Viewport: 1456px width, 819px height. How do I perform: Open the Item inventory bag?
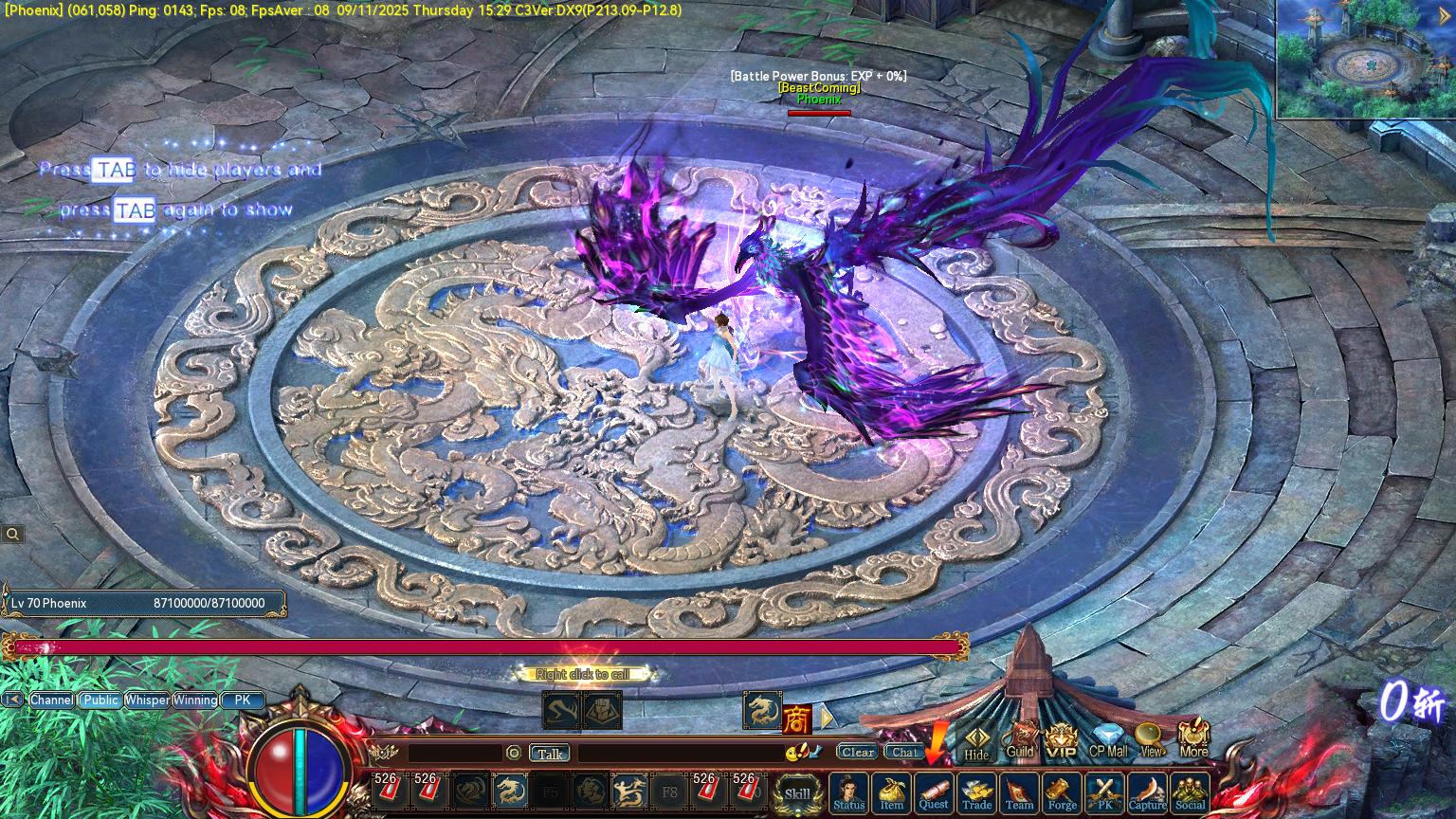(891, 792)
